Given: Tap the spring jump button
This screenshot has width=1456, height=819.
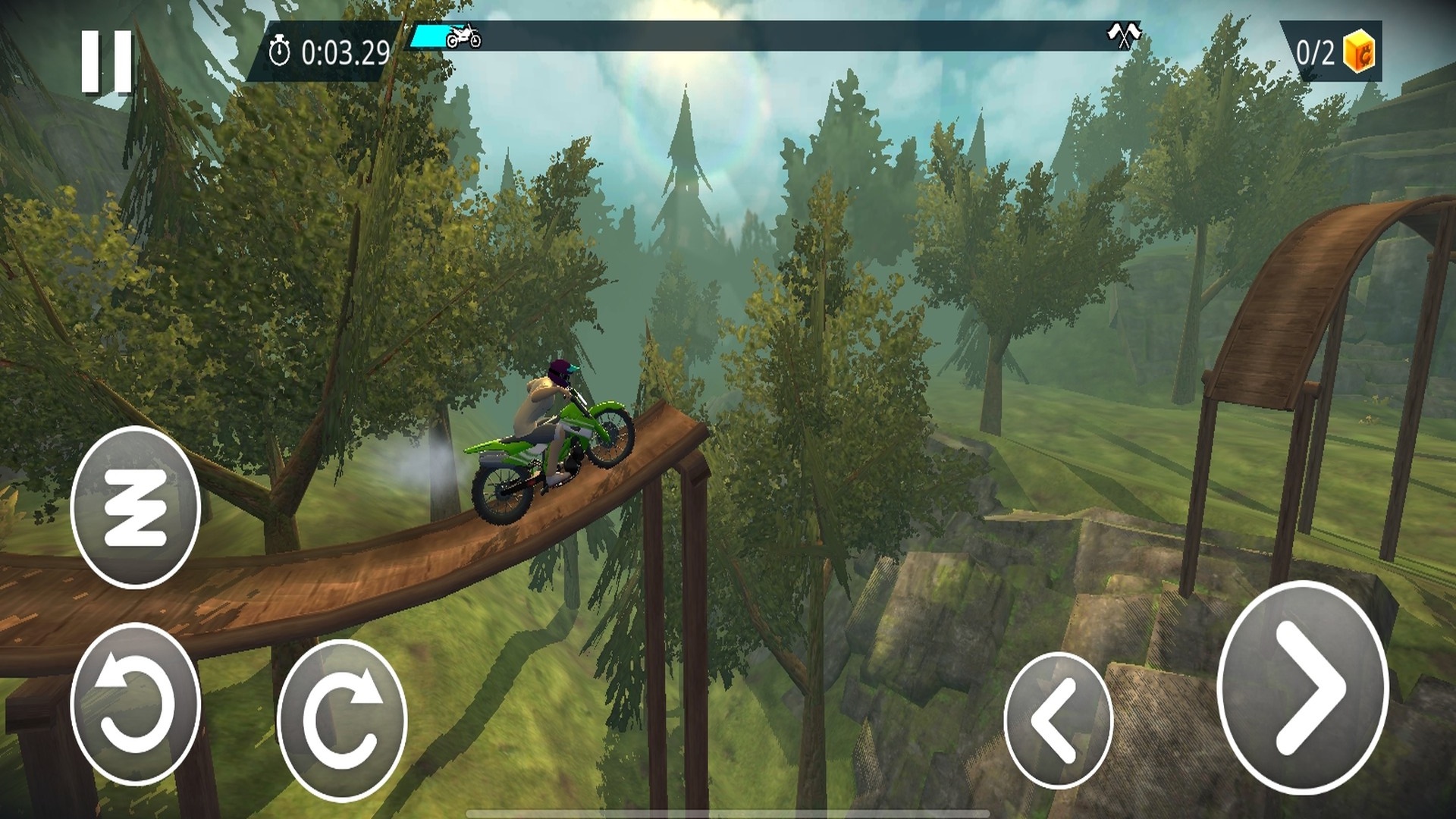Looking at the screenshot, I should [x=135, y=507].
